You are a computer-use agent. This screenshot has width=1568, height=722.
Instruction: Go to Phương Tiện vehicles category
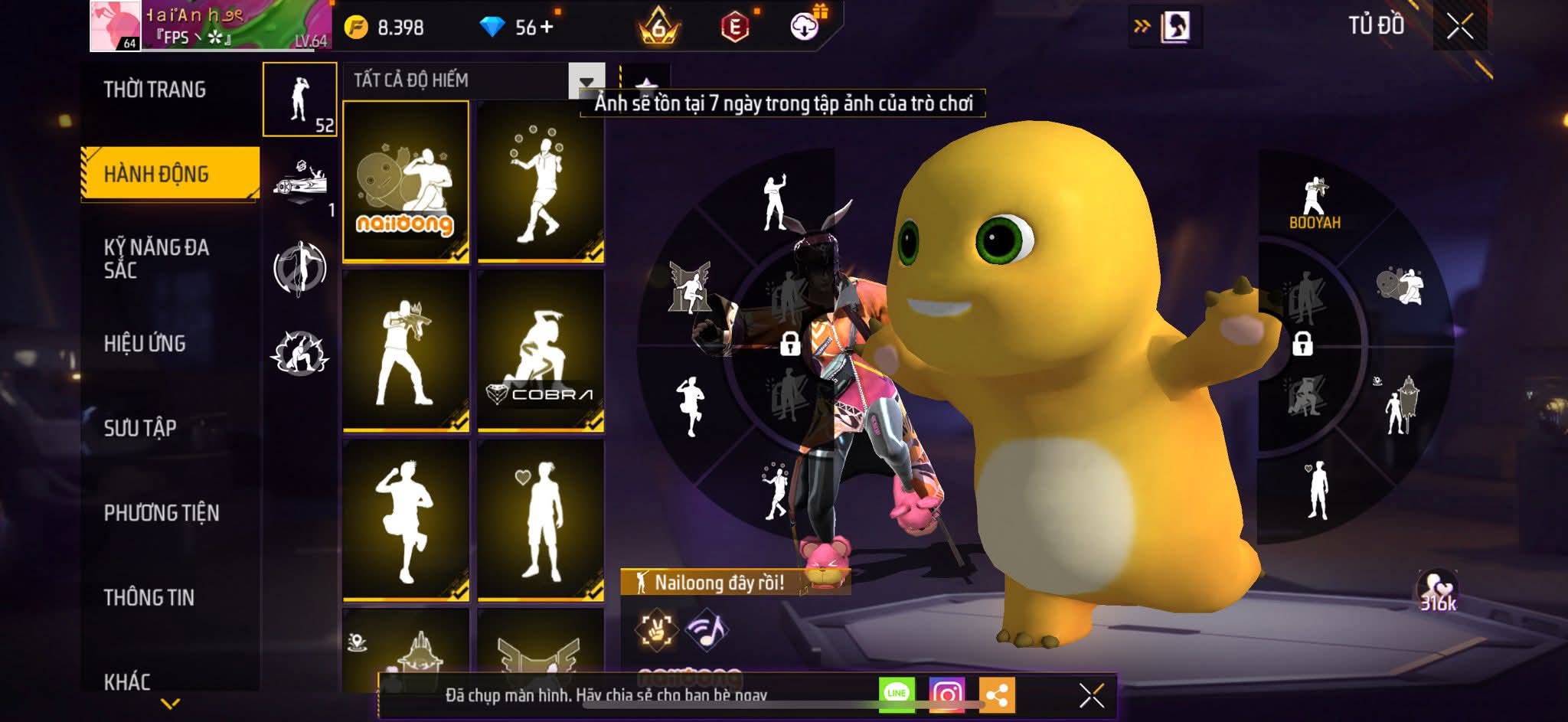pyautogui.click(x=162, y=513)
